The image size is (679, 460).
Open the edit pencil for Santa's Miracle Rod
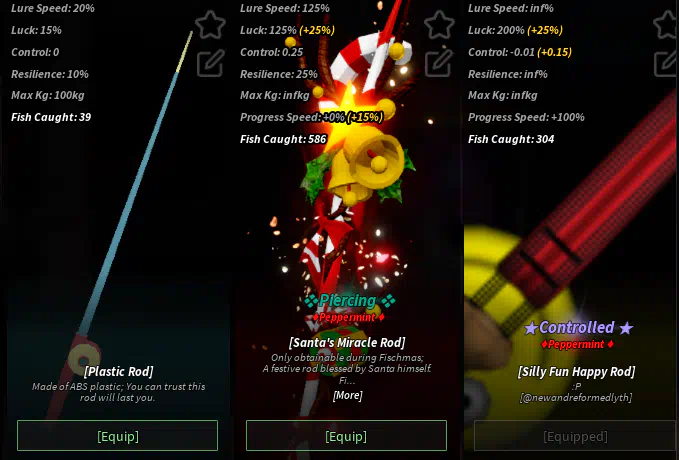[x=439, y=63]
